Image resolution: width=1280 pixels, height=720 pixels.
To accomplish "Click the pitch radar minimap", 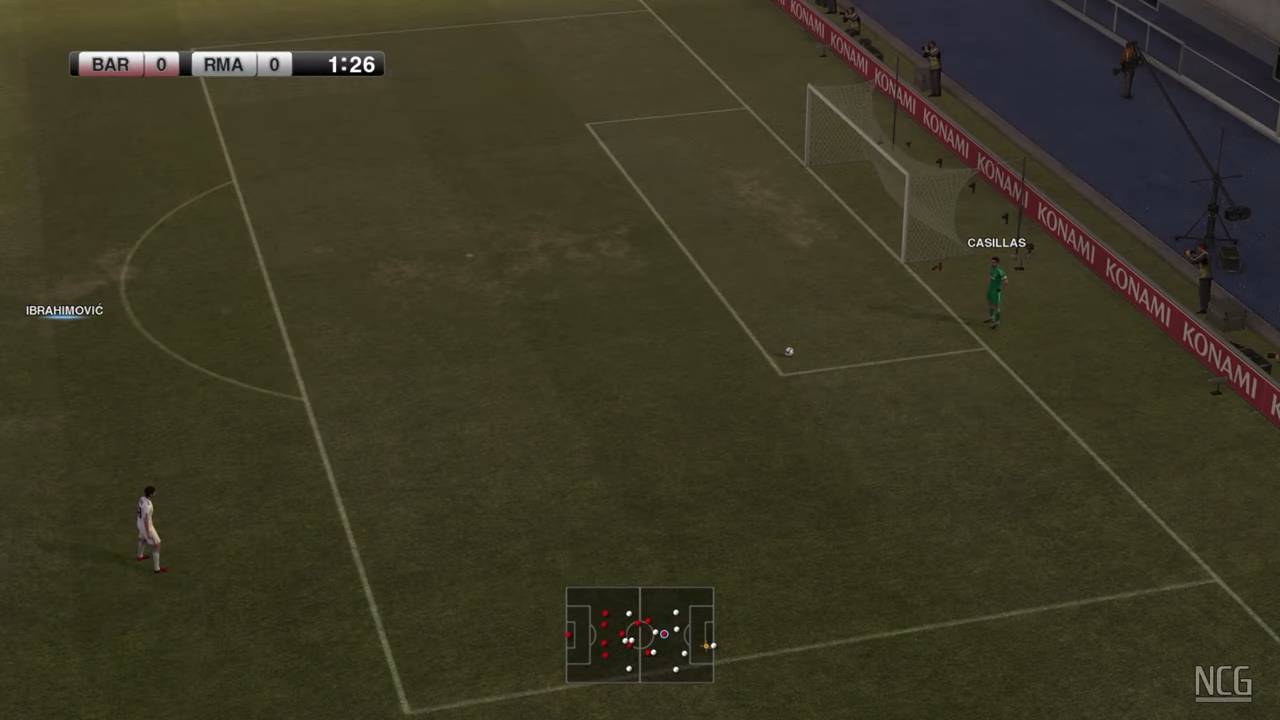I will [x=640, y=634].
